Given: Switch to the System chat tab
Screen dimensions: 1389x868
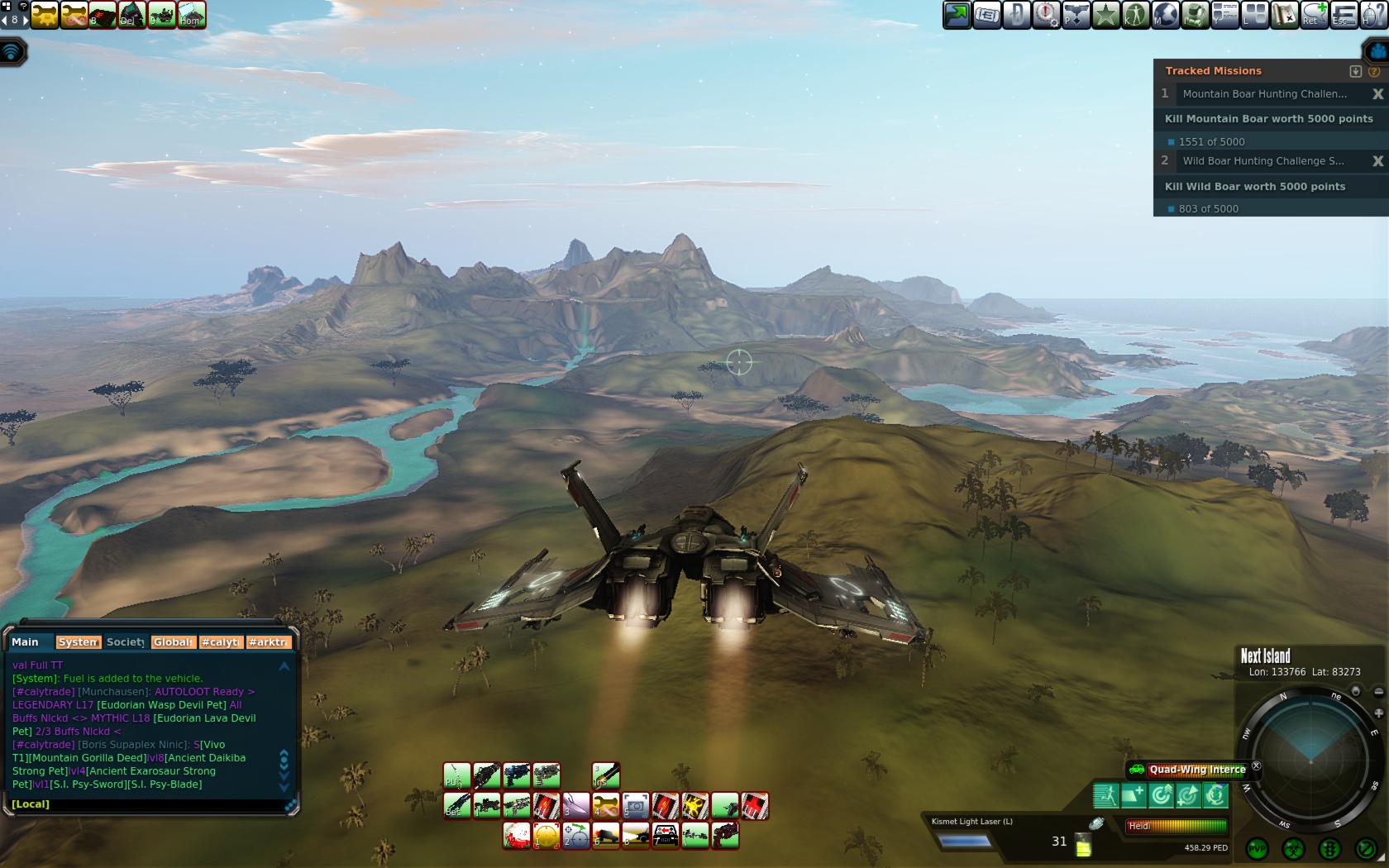Looking at the screenshot, I should coord(78,642).
